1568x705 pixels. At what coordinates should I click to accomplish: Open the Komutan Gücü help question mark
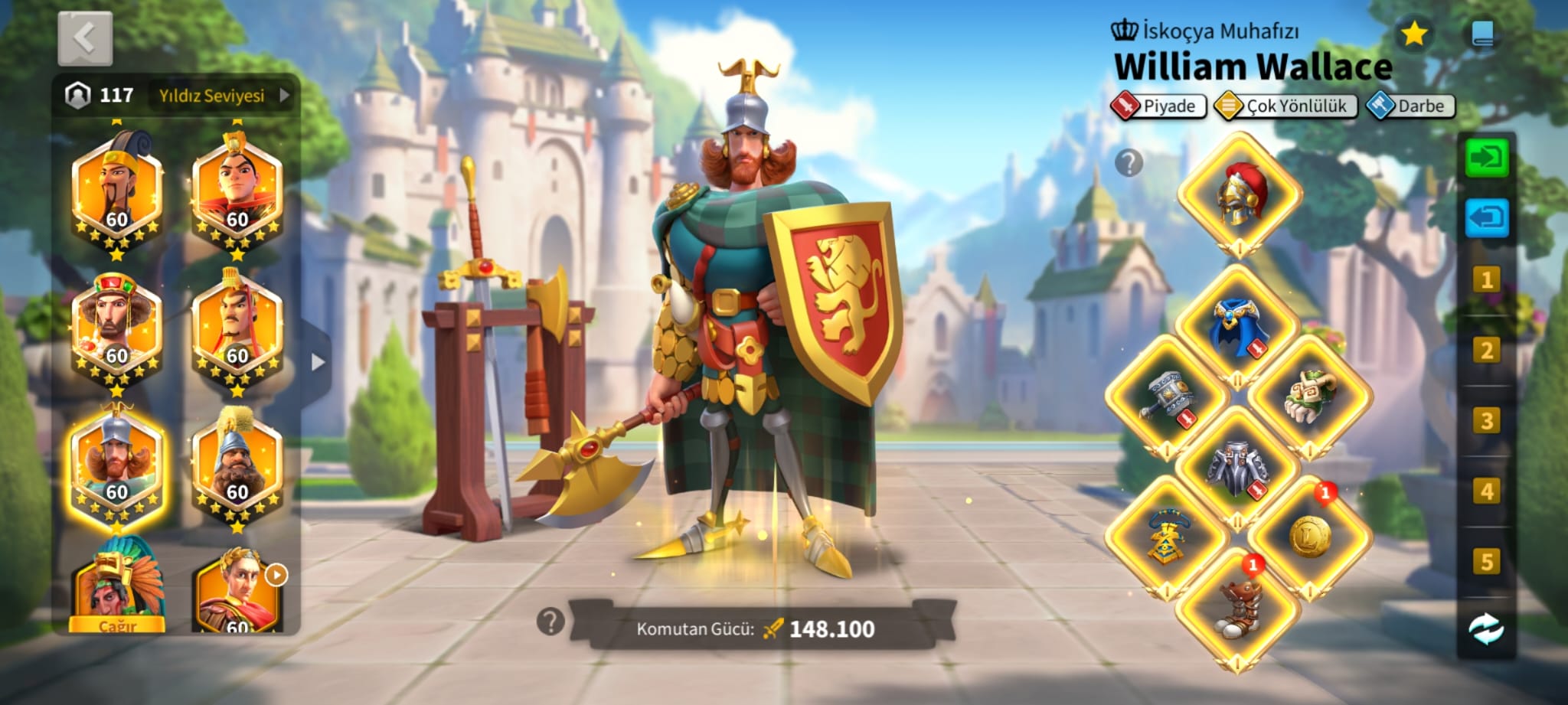[550, 622]
